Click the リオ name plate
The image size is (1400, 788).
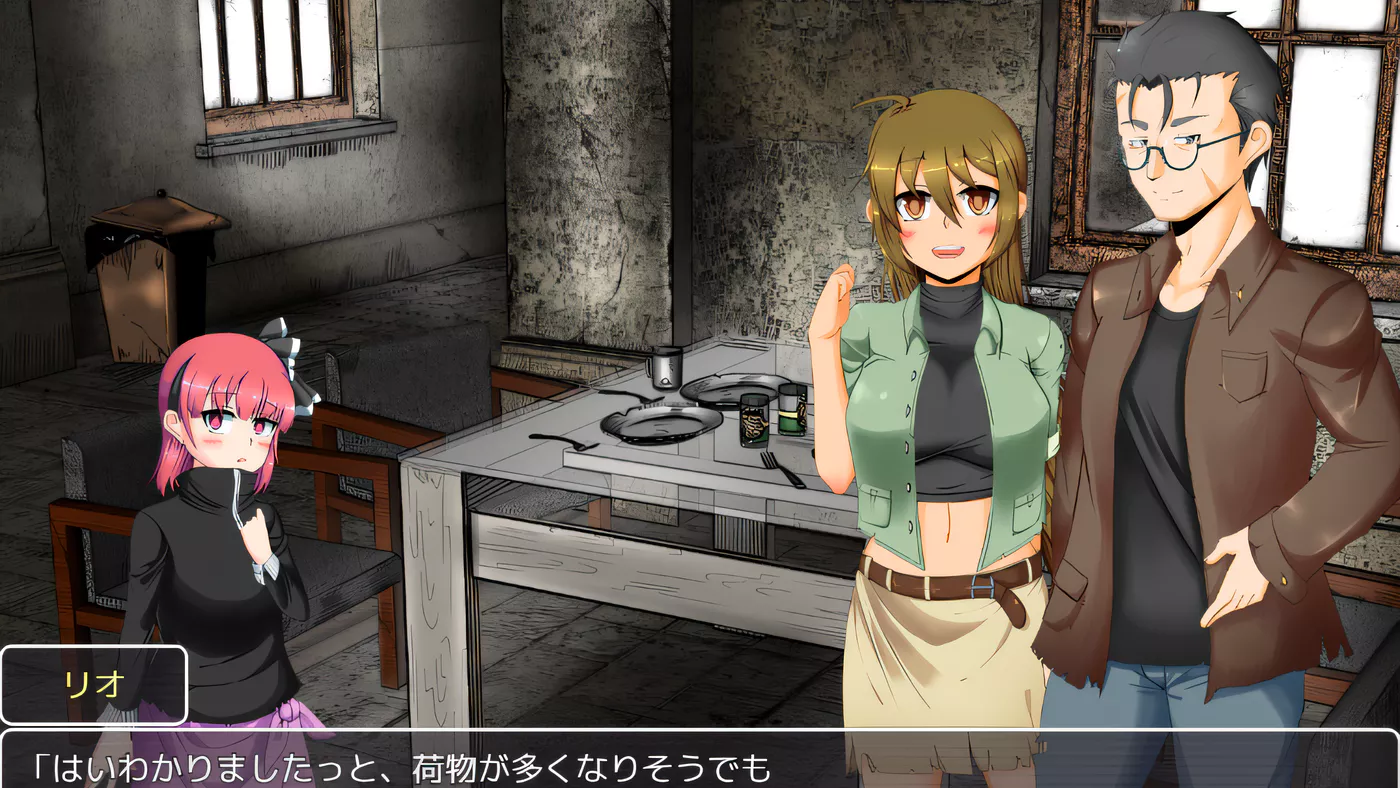[x=95, y=682]
